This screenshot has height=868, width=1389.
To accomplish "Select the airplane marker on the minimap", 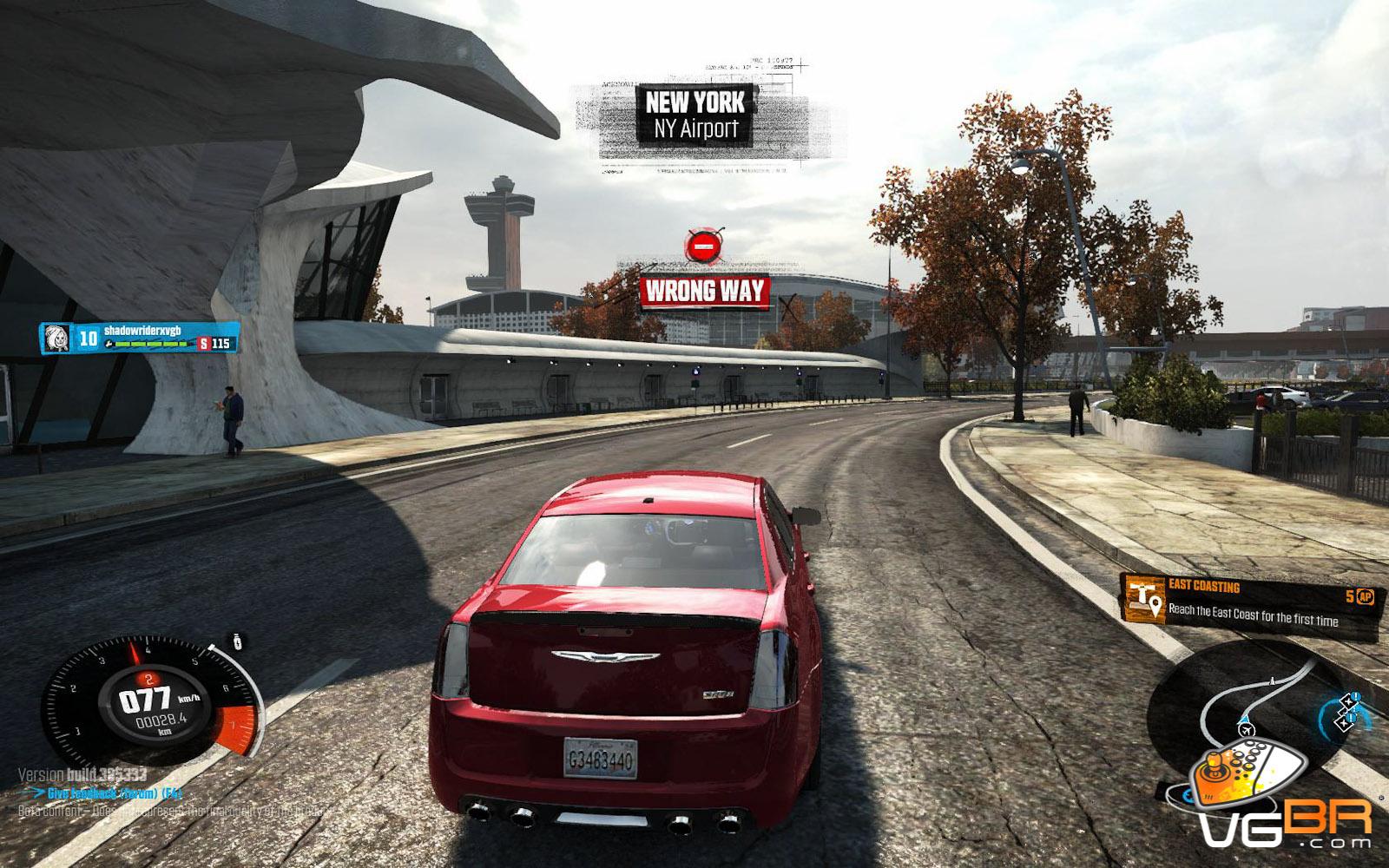I will click(1247, 731).
